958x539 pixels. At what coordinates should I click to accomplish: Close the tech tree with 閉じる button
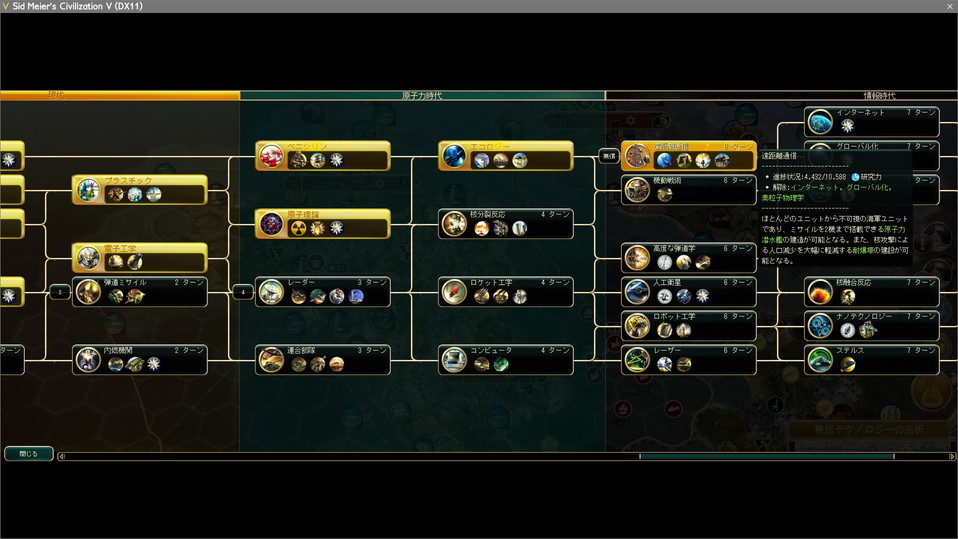28,453
